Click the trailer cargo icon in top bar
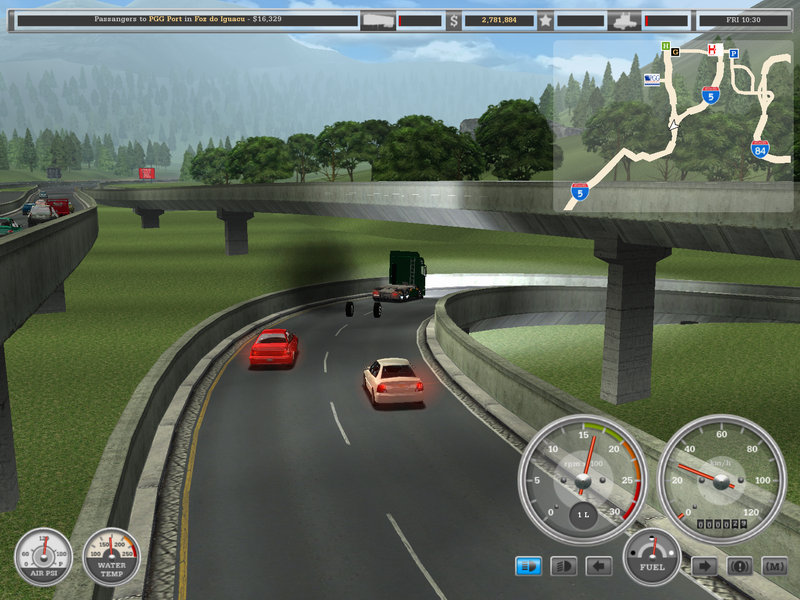The height and width of the screenshot is (600, 800). click(x=378, y=20)
